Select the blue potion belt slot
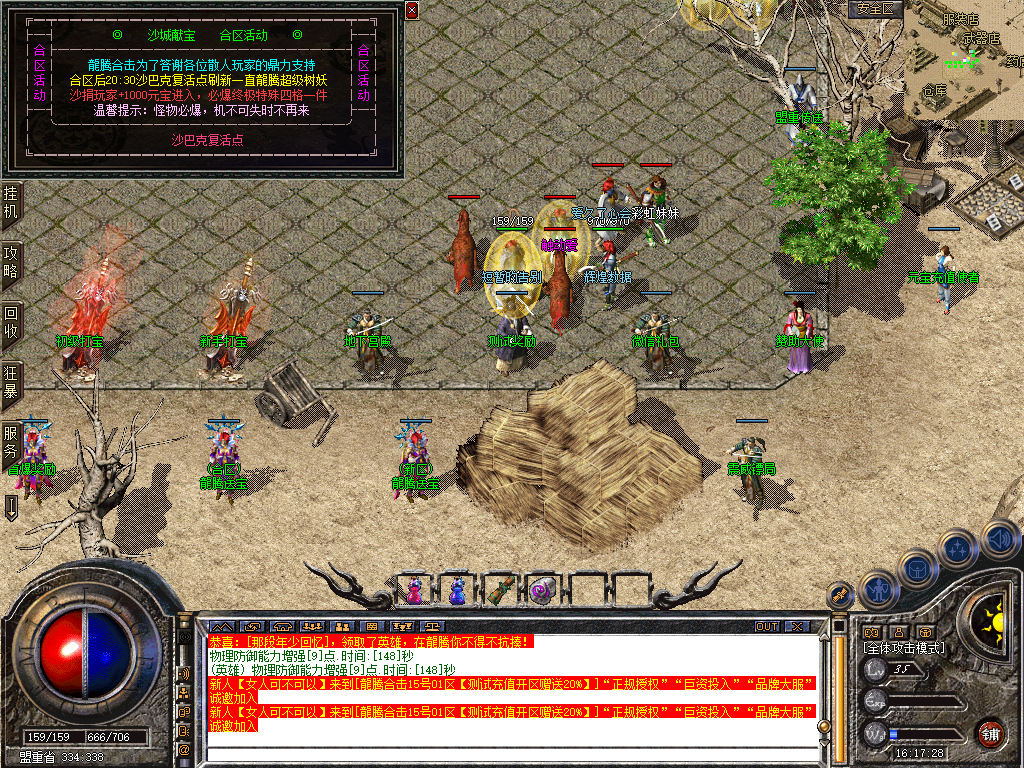This screenshot has height=768, width=1024. 457,591
